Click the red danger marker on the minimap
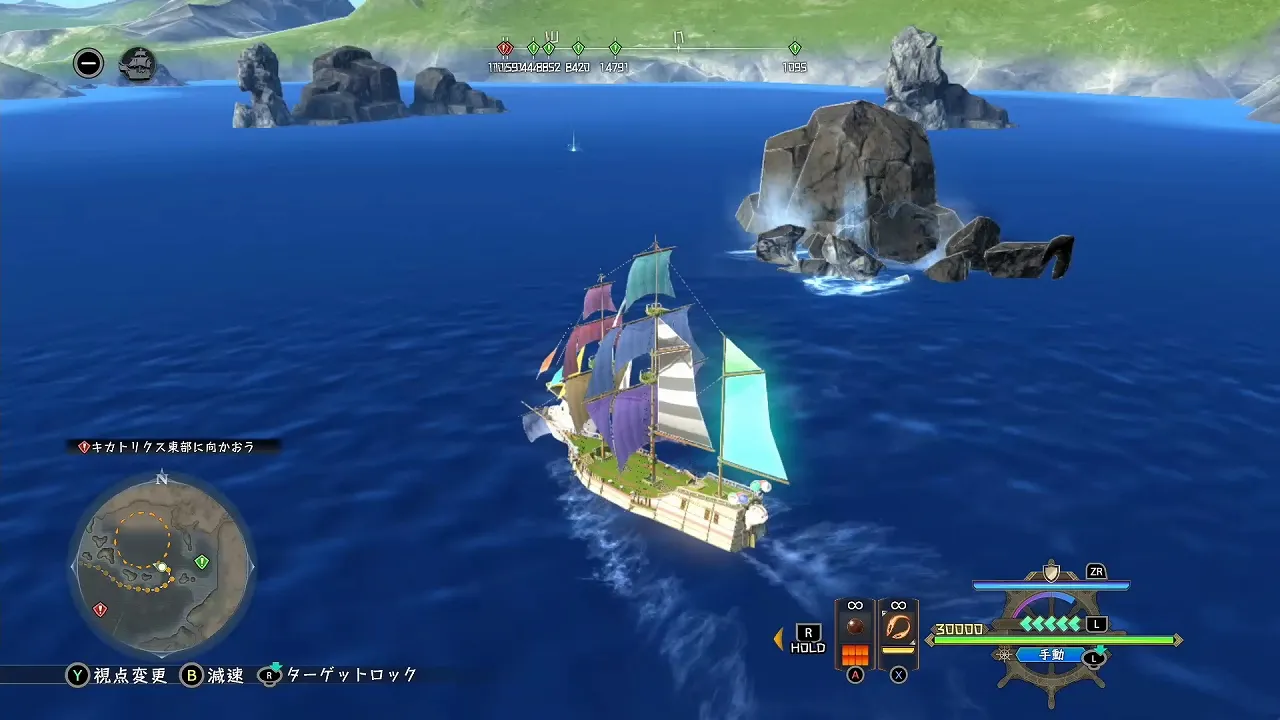Image resolution: width=1280 pixels, height=720 pixels. [x=100, y=607]
